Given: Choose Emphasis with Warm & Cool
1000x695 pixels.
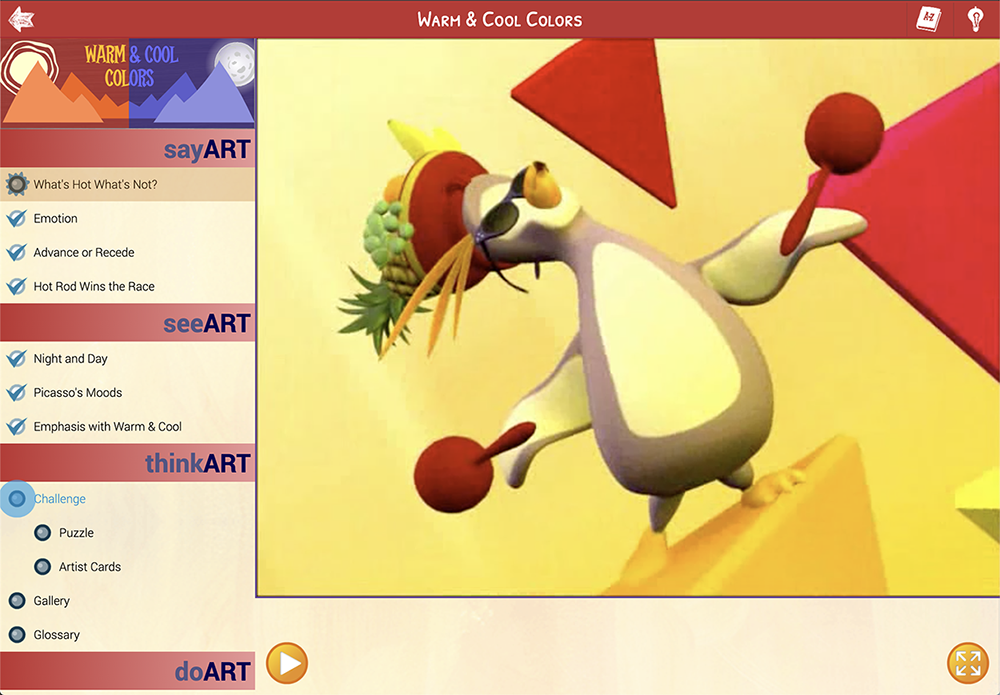Looking at the screenshot, I should click(x=107, y=427).
